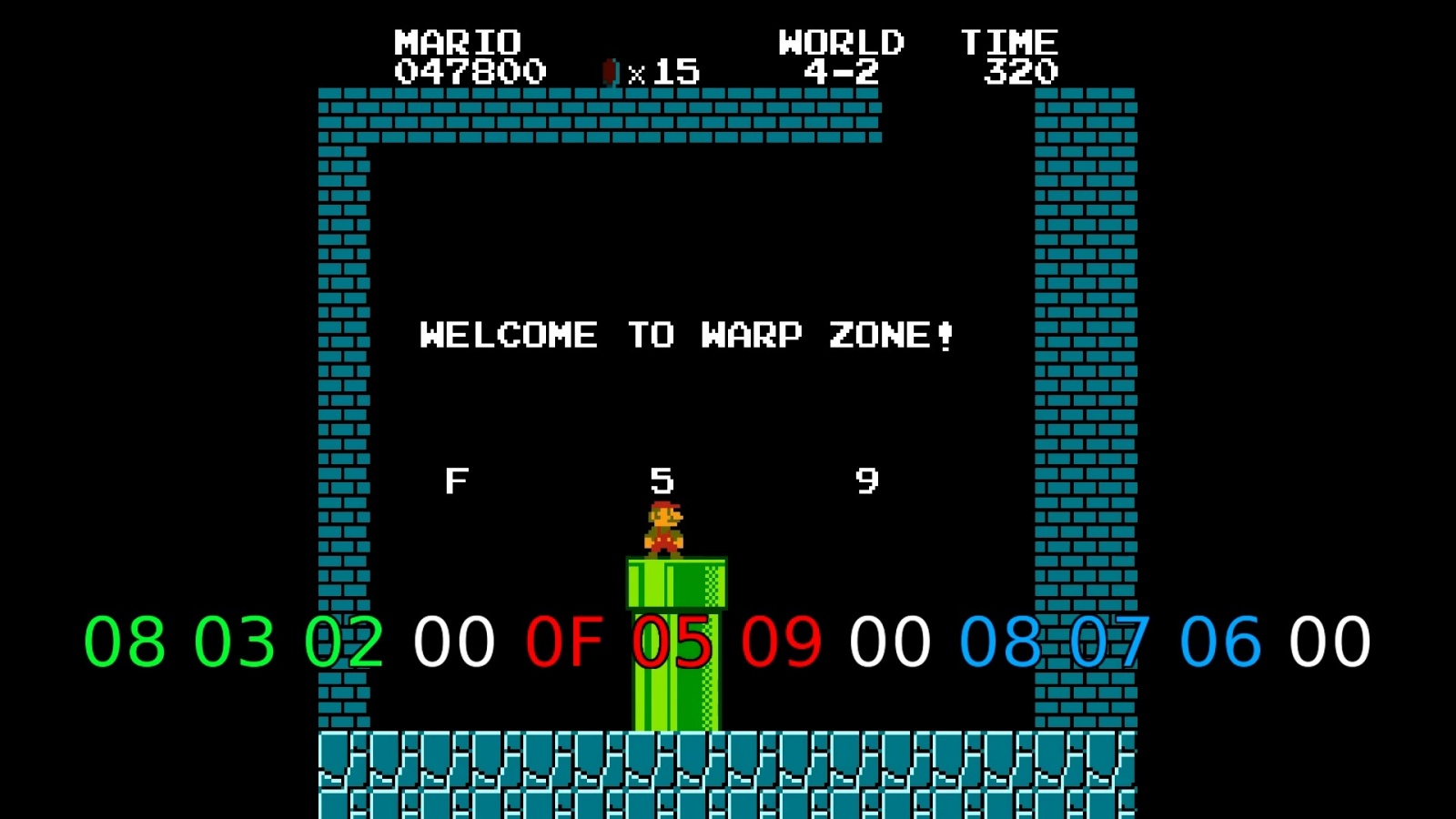
Task: Click the MARIO score 047800
Action: click(468, 73)
